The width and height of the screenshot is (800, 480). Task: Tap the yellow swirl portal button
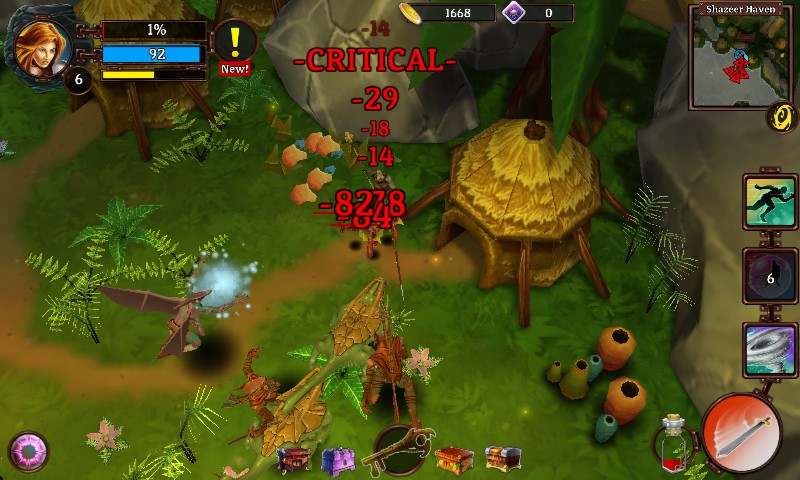point(781,117)
